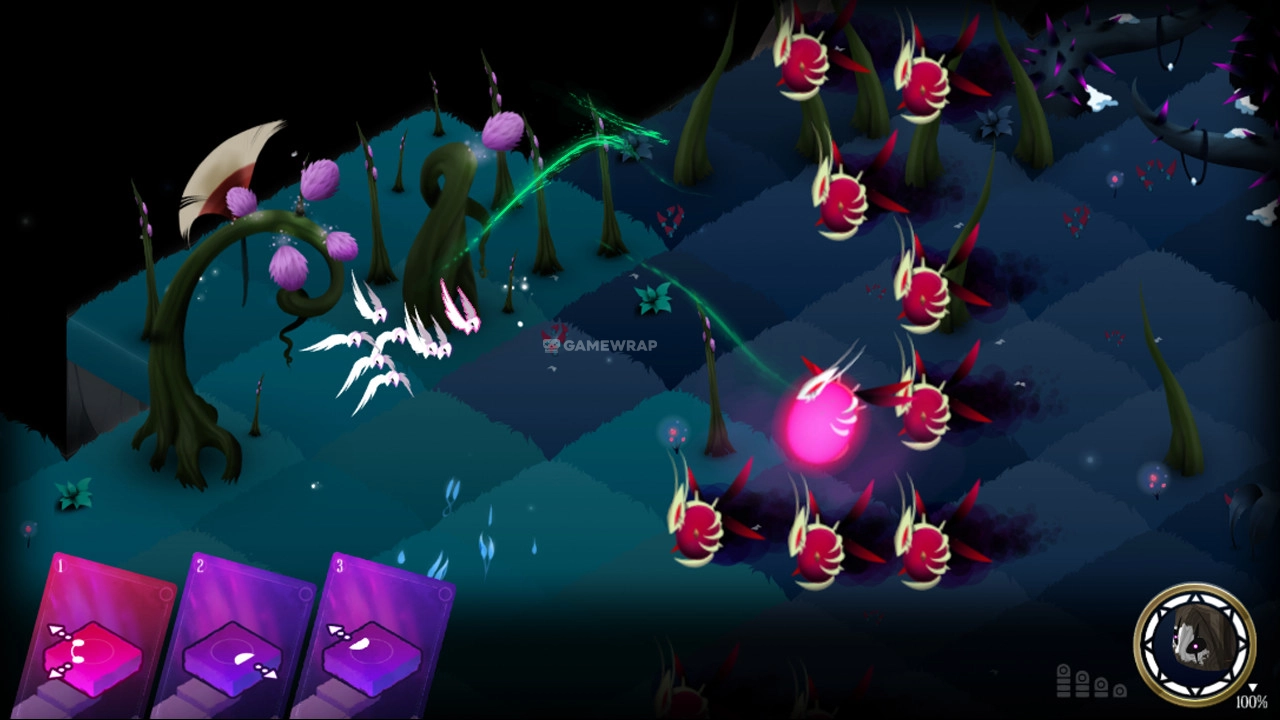Screen dimensions: 1280x720
Task: Click the hooded character portrait medallion
Action: 1194,643
